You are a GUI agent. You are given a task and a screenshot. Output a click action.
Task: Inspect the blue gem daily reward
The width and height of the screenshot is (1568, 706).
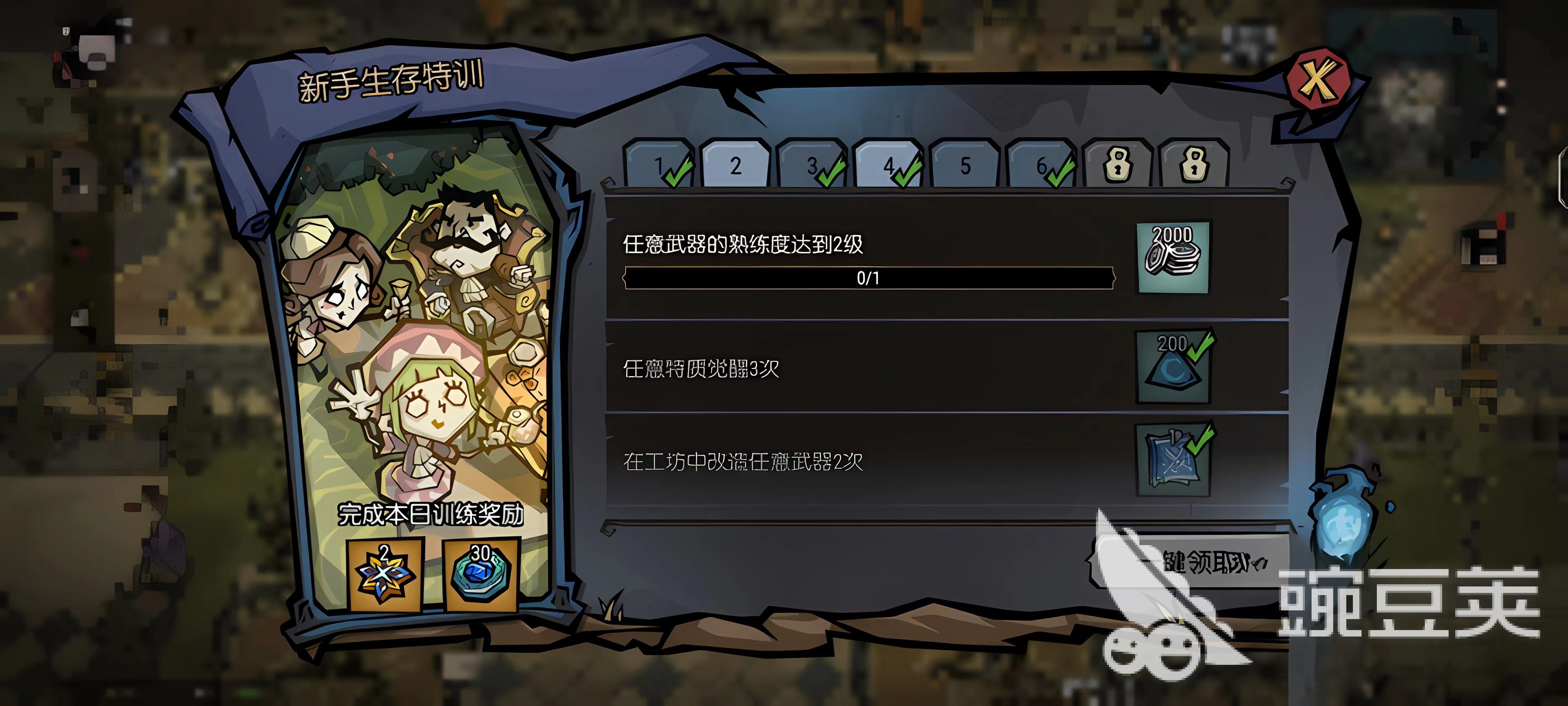[481, 575]
